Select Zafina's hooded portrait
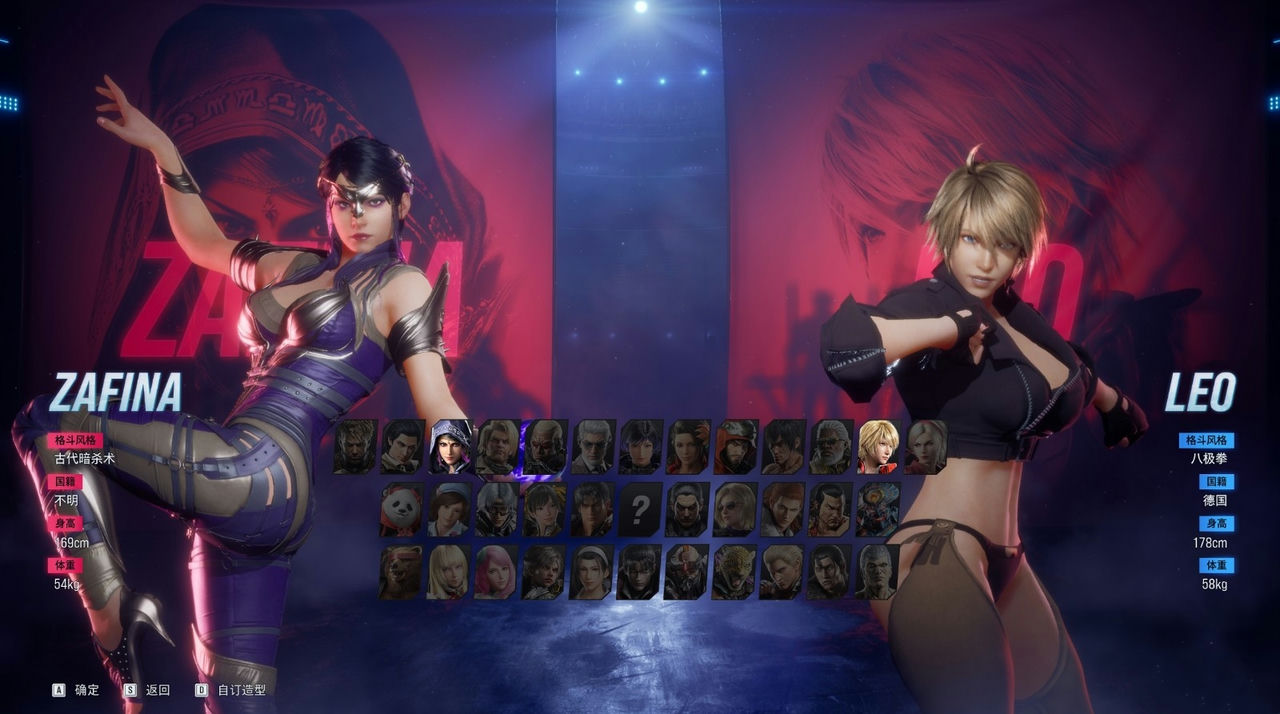Screen dimensions: 1280x714 pyautogui.click(x=451, y=447)
